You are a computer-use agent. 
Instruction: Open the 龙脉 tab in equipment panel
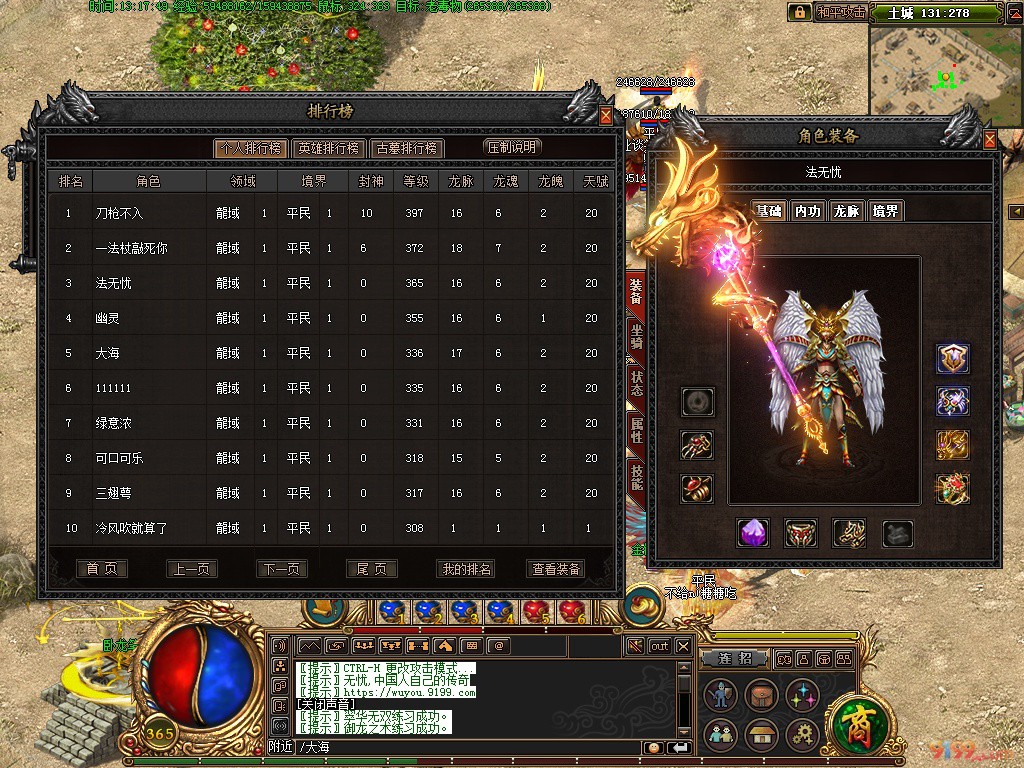[x=846, y=211]
